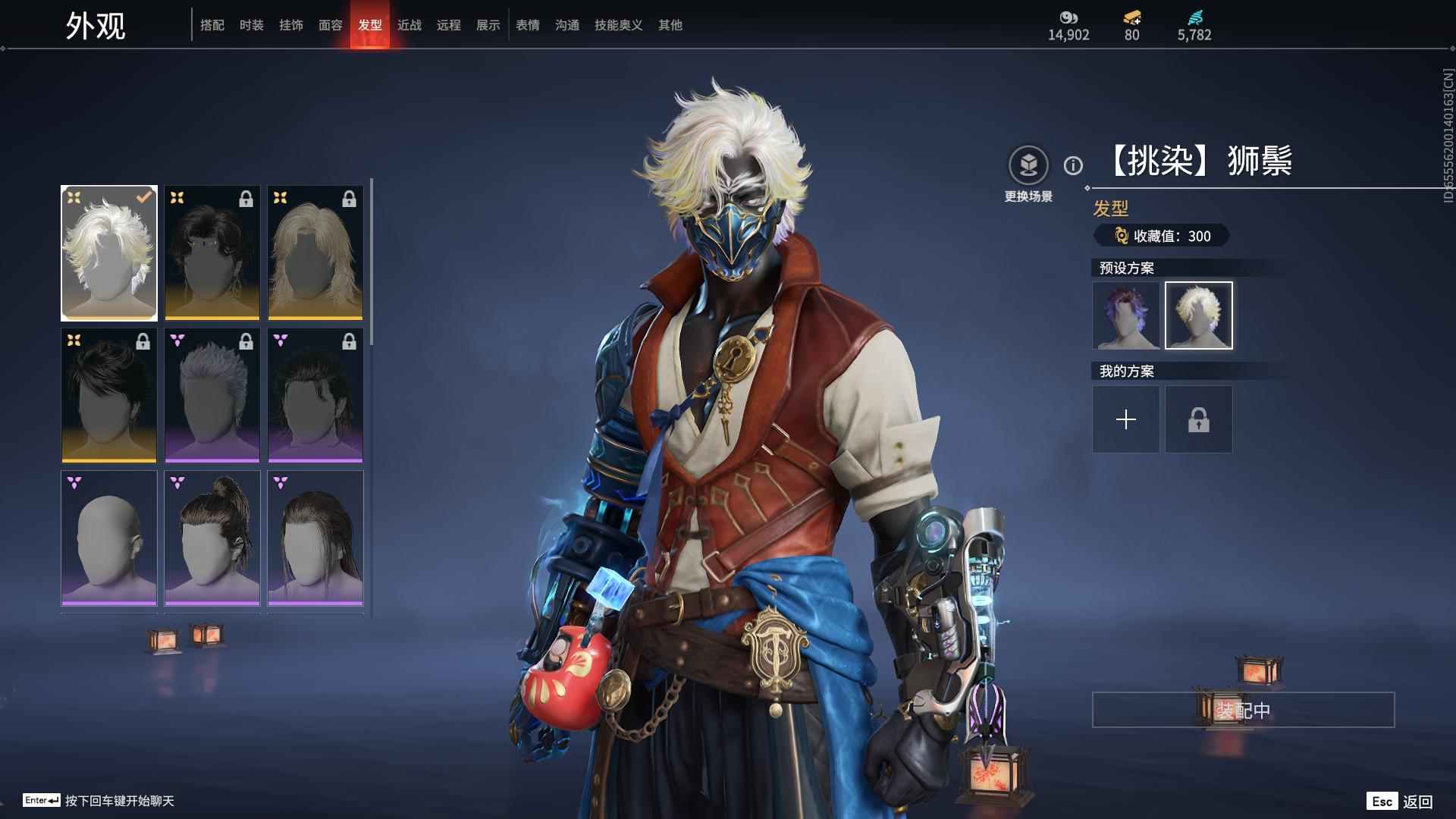Show the 表情 tab
Image resolution: width=1456 pixels, height=819 pixels.
(528, 25)
